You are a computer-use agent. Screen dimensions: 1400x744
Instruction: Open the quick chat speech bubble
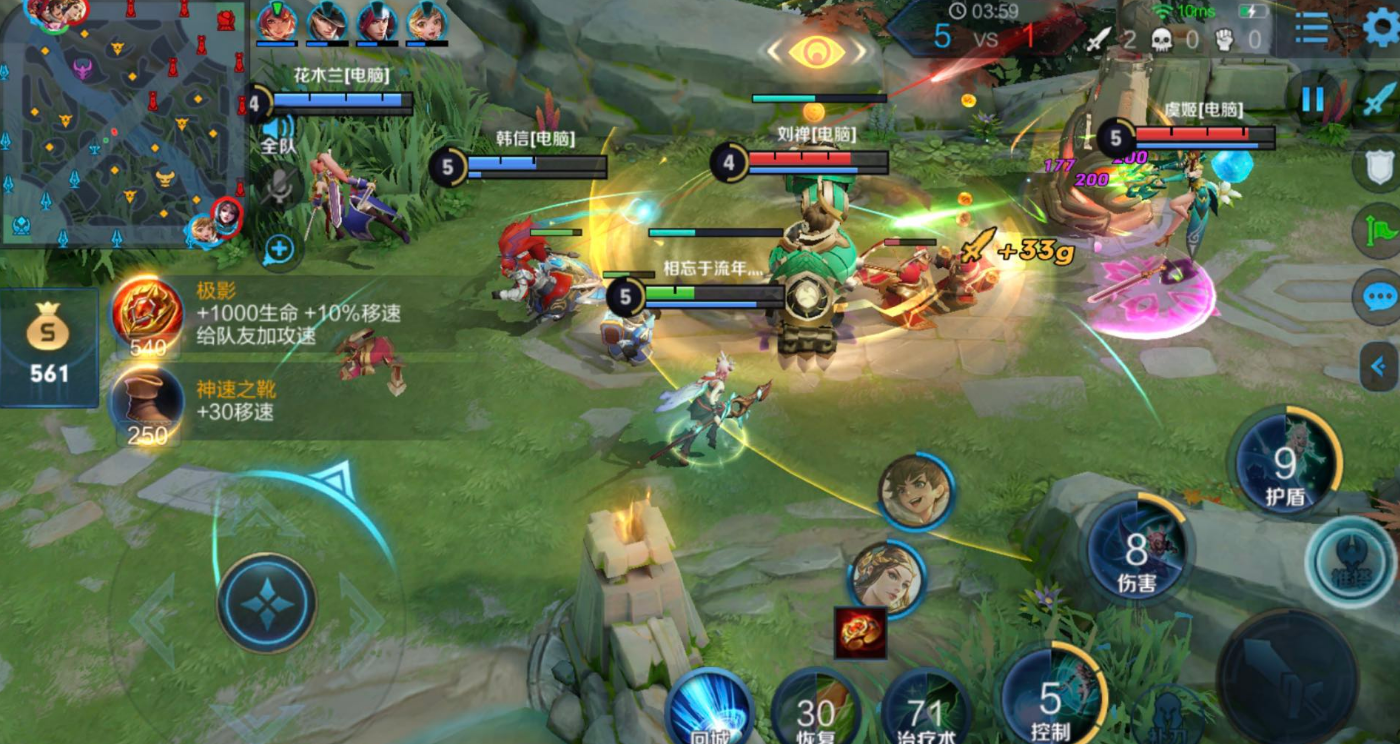pos(1379,297)
